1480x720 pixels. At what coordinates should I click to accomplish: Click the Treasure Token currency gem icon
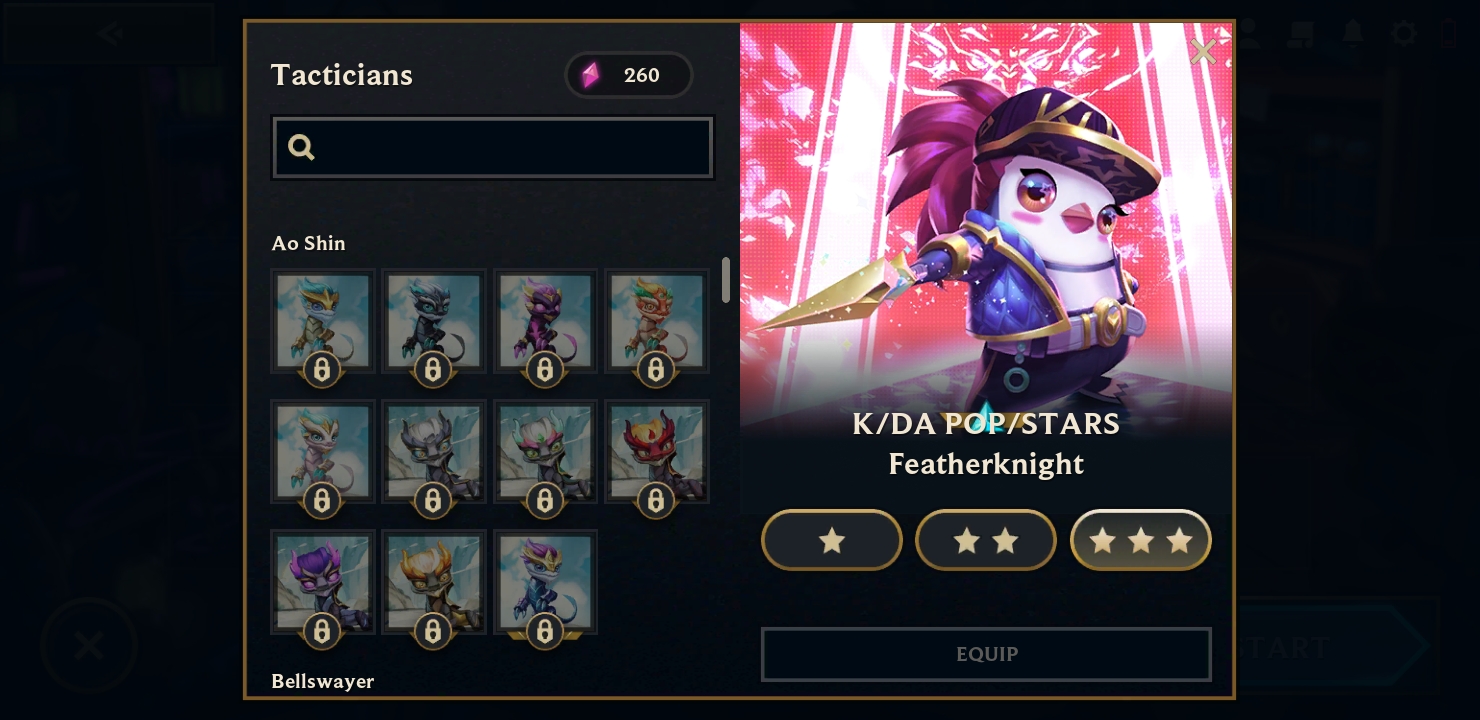pos(591,75)
